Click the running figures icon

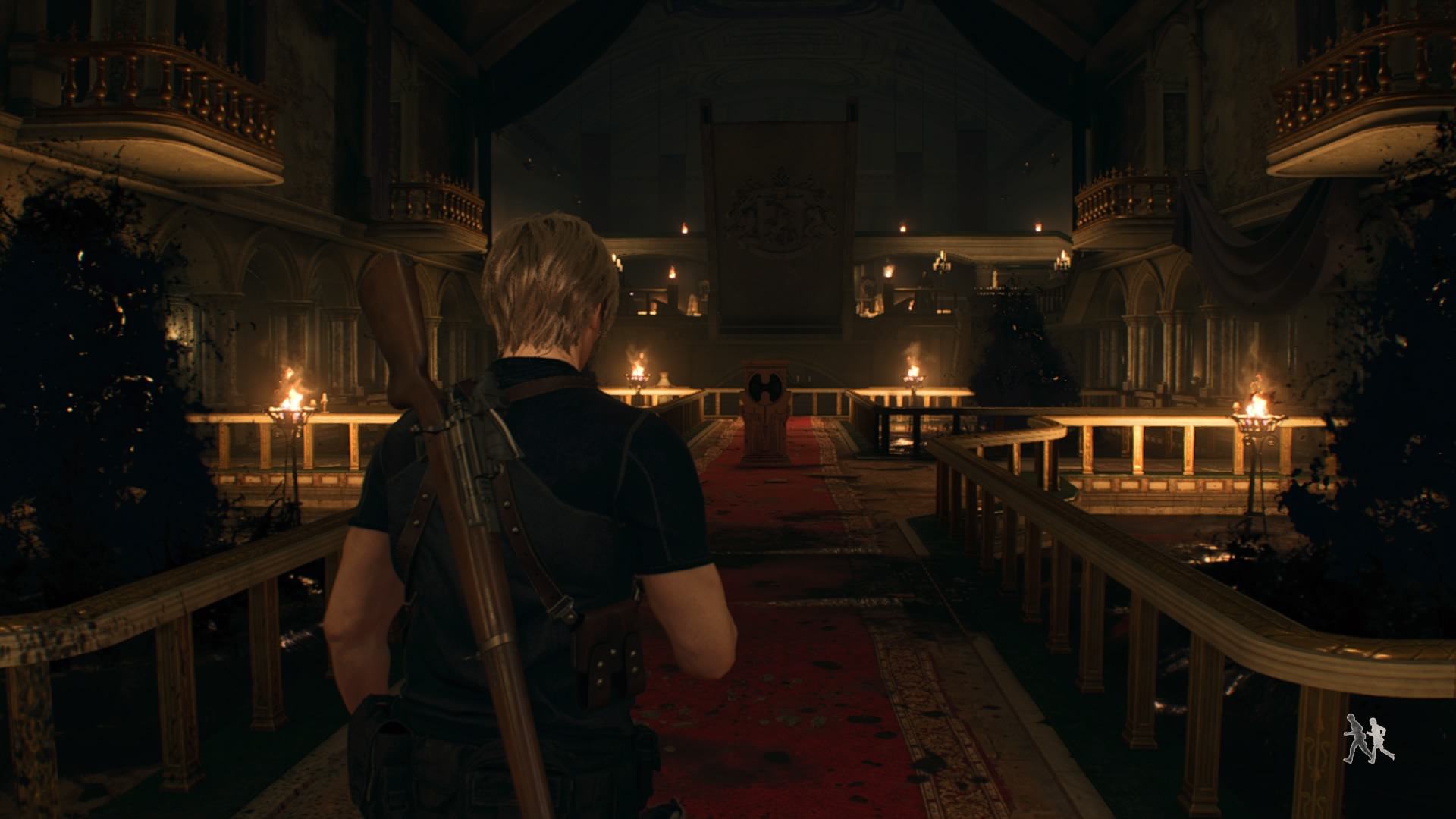click(x=1368, y=738)
